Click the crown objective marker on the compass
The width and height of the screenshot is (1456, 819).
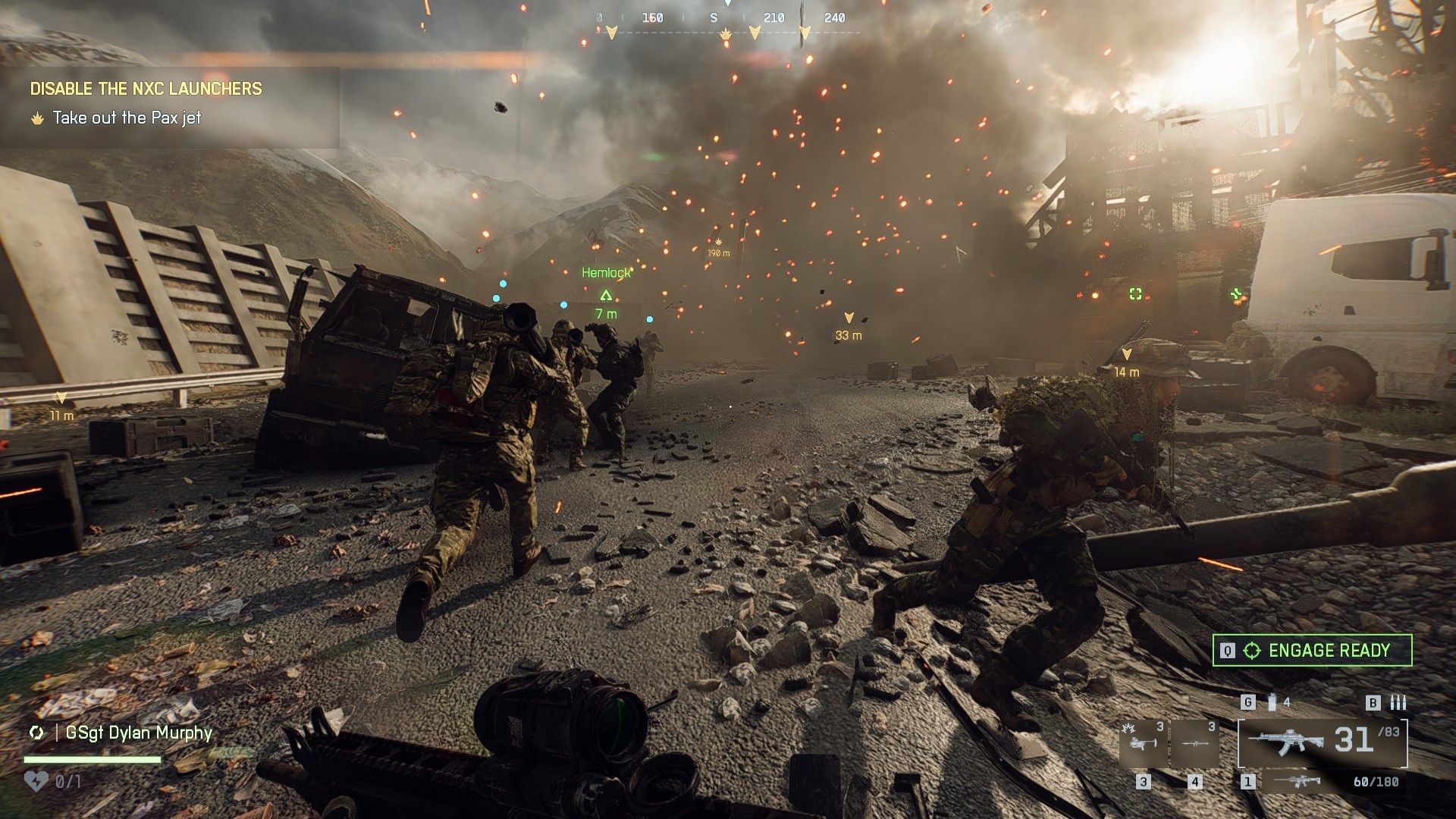click(726, 33)
